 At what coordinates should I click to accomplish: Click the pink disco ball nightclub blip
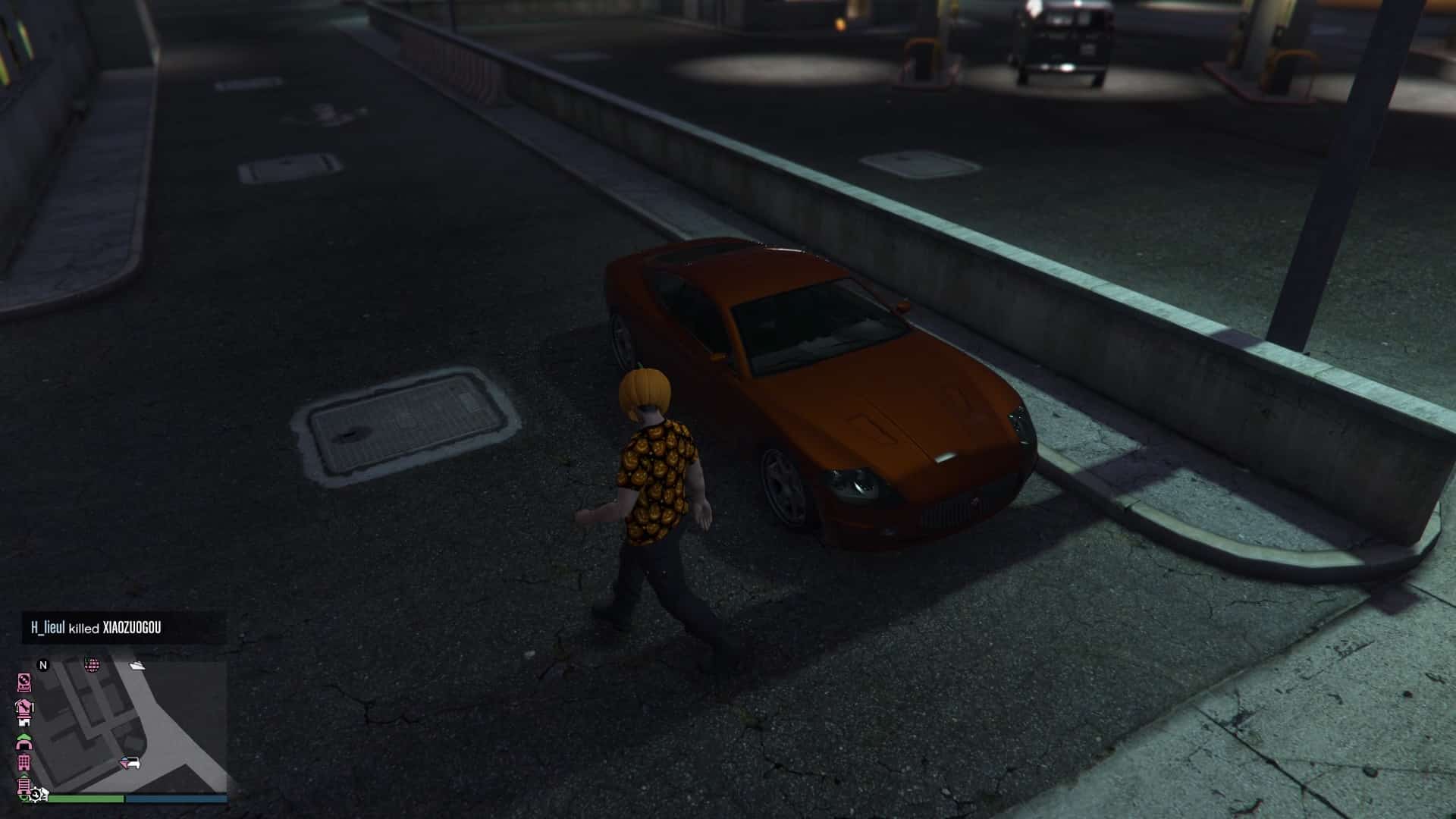[92, 666]
